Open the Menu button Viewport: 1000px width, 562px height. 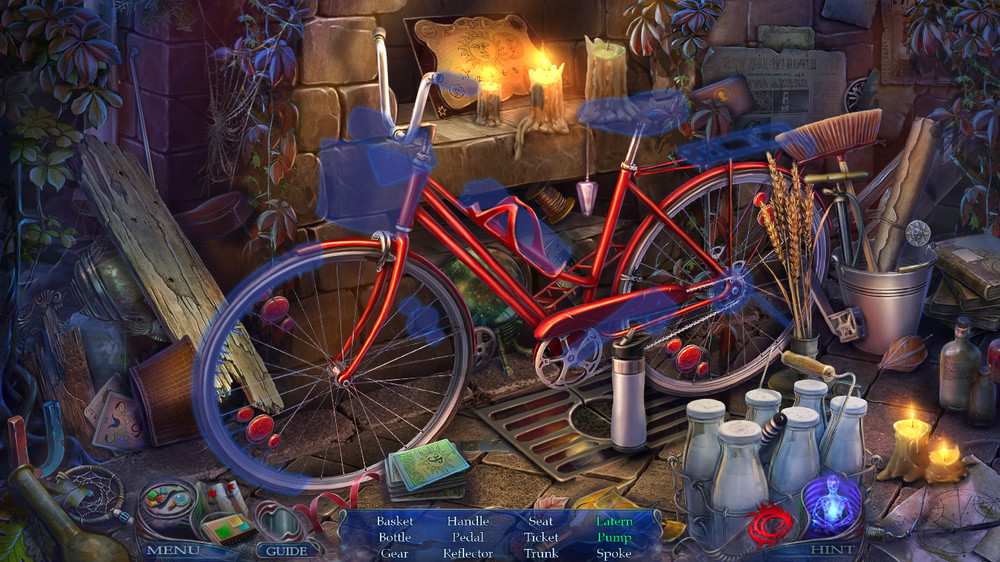[x=173, y=550]
